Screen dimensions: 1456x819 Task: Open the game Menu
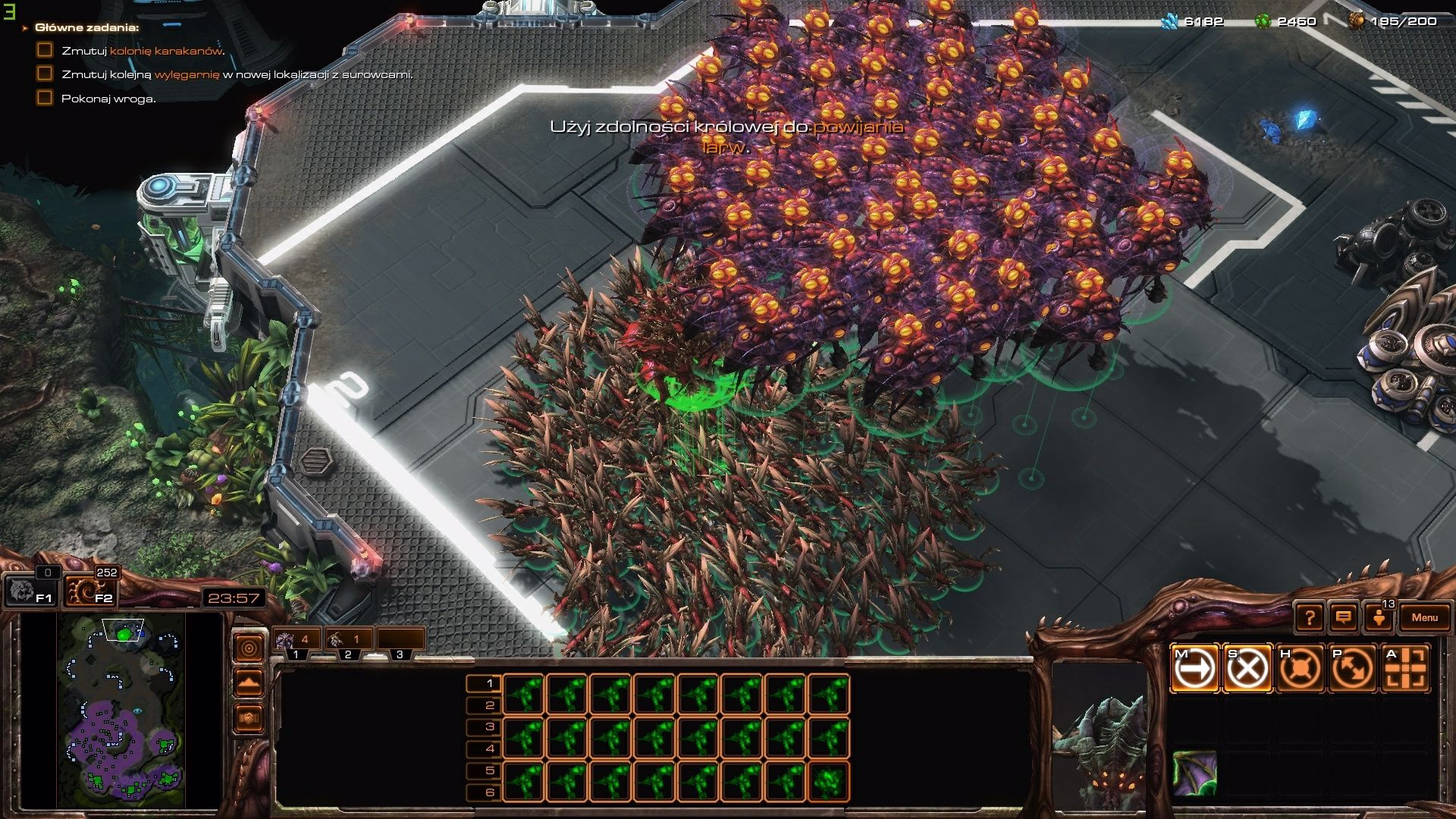[x=1424, y=617]
